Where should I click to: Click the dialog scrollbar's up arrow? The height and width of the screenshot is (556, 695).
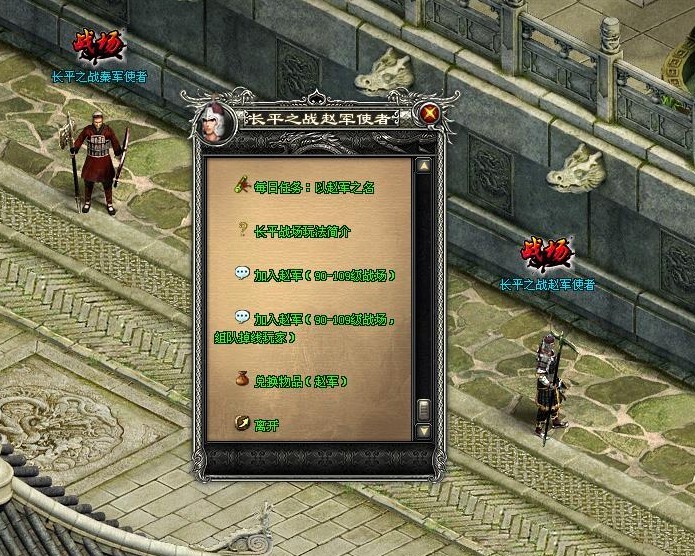pyautogui.click(x=424, y=167)
